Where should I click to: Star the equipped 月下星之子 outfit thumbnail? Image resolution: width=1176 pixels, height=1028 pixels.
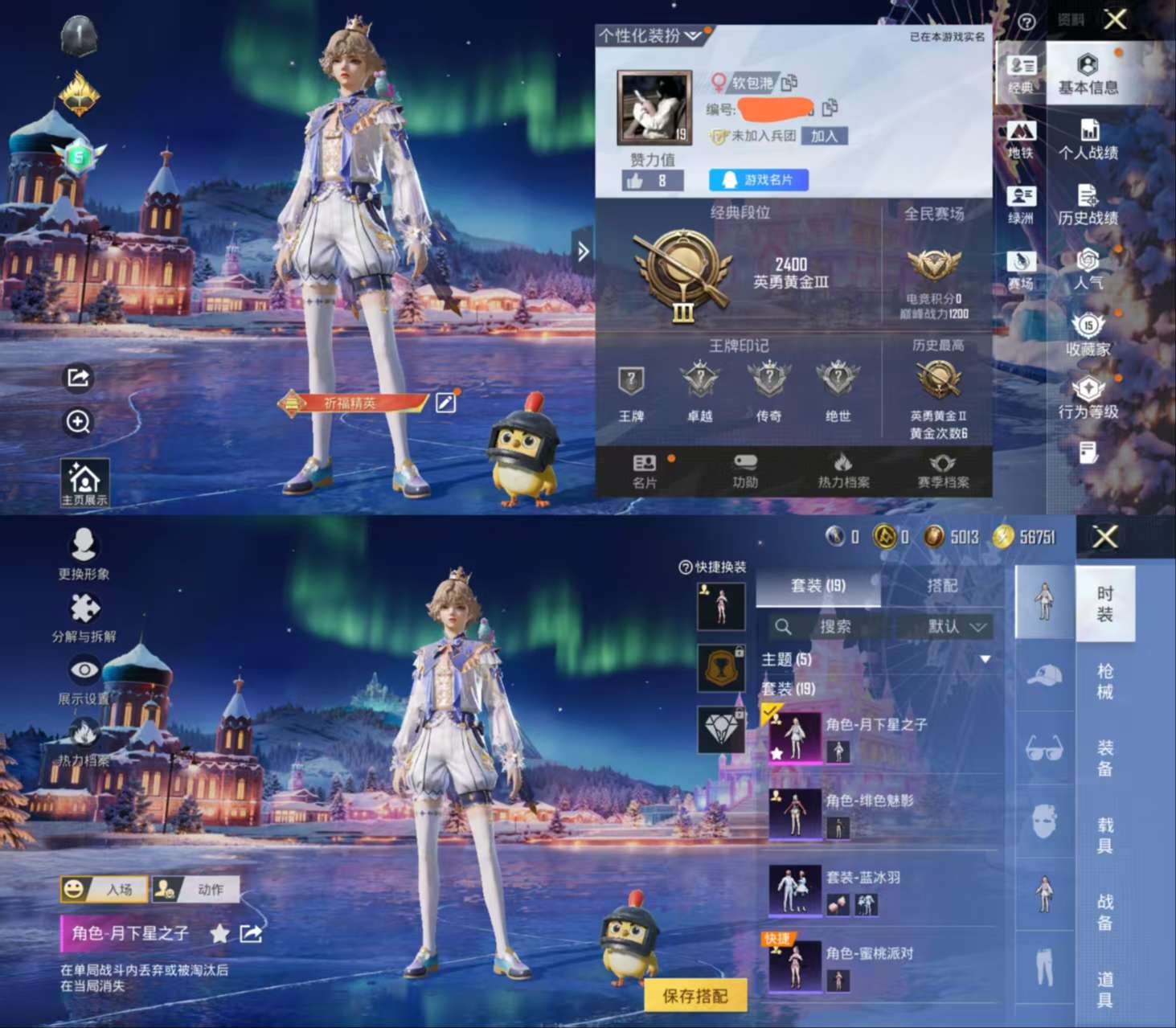click(x=775, y=754)
